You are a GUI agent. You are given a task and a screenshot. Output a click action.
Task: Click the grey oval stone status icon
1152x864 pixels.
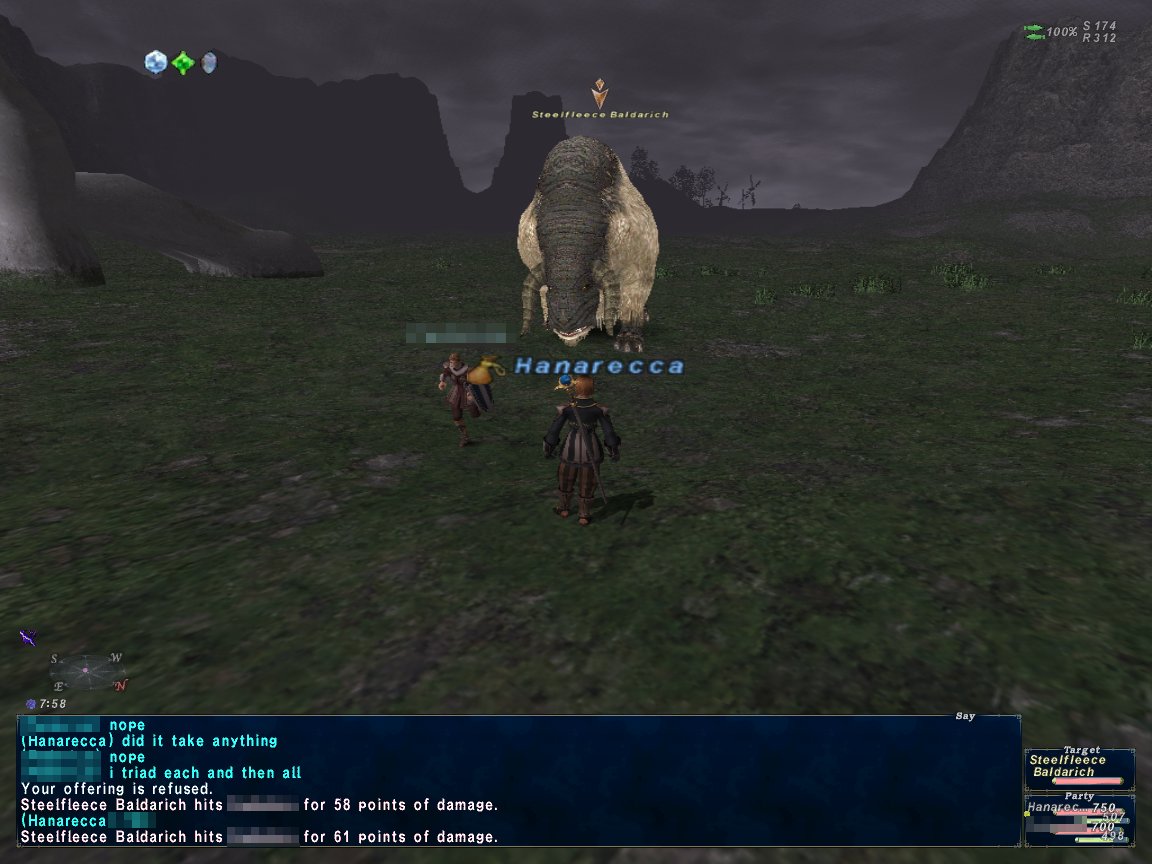208,63
